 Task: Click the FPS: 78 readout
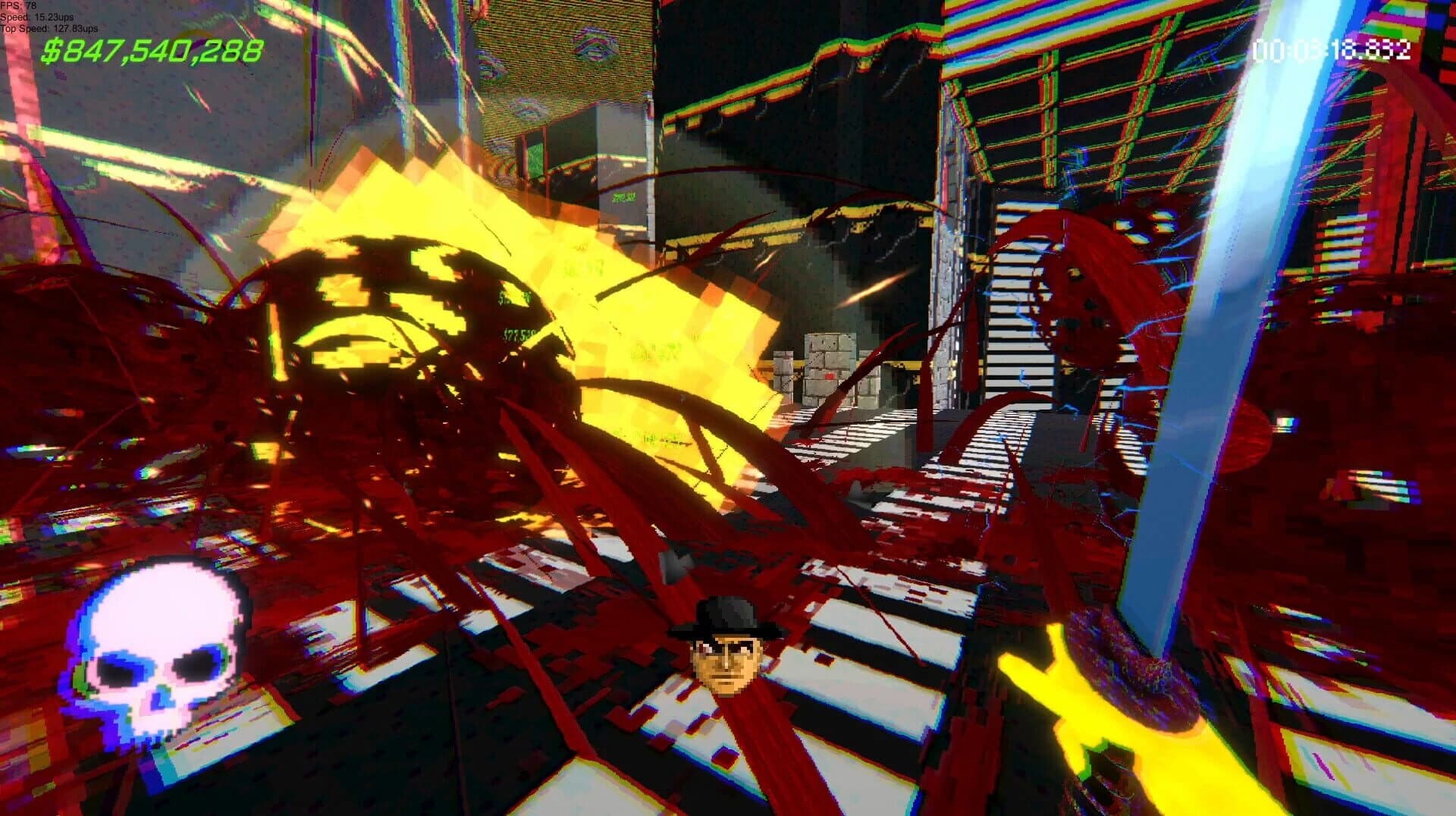[x=19, y=5]
